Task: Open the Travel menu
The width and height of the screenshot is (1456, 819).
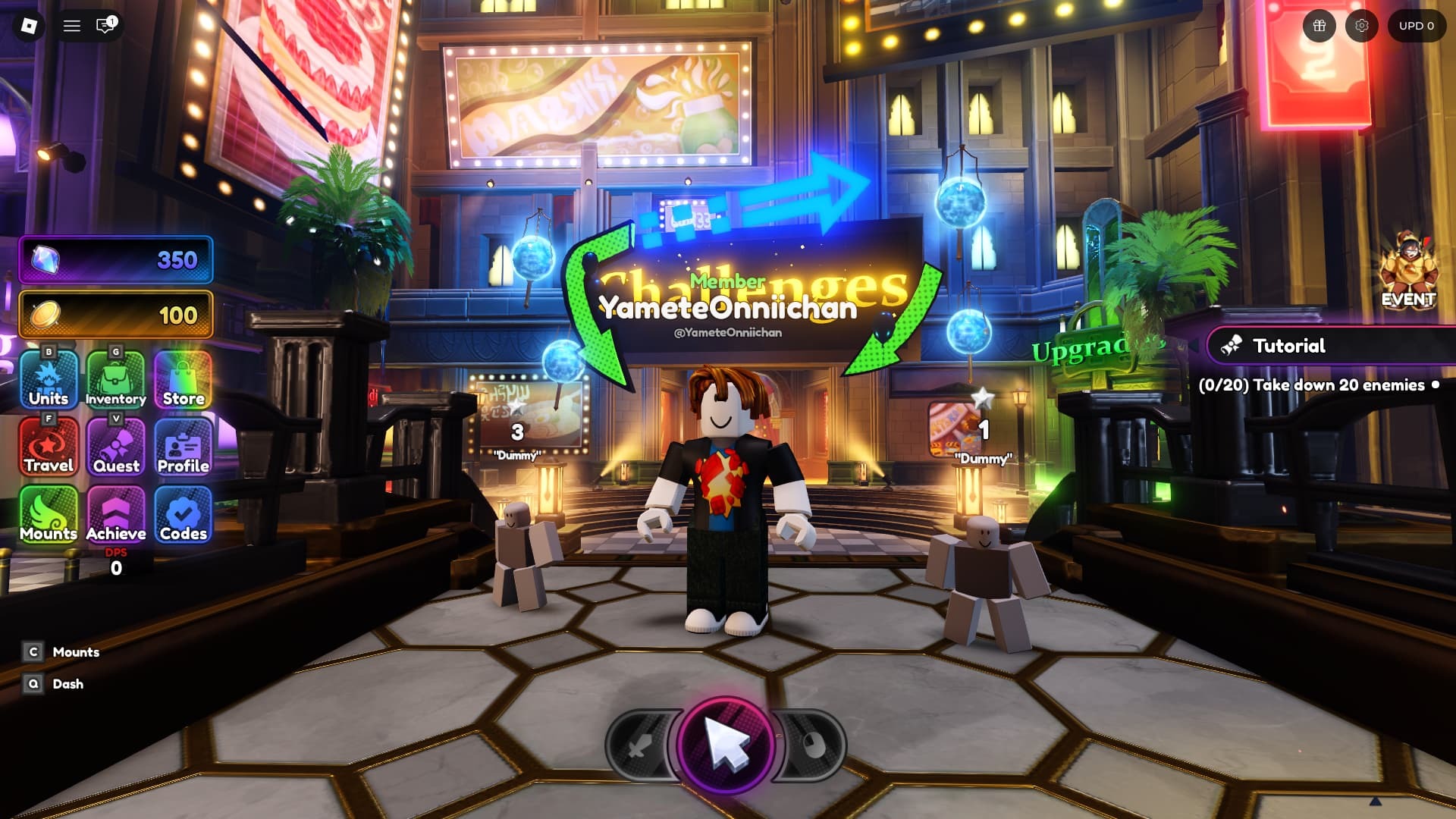Action: 49,447
